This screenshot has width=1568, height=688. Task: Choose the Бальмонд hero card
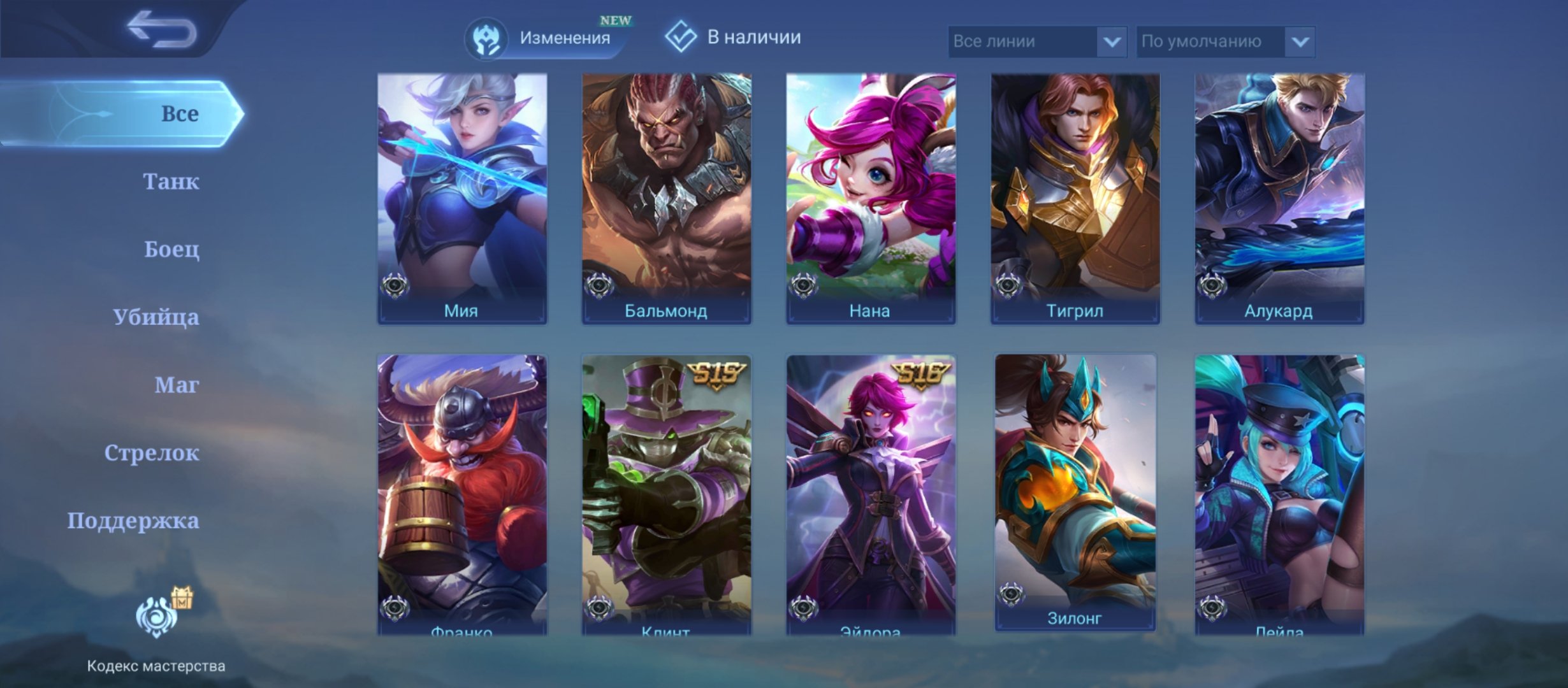click(666, 197)
